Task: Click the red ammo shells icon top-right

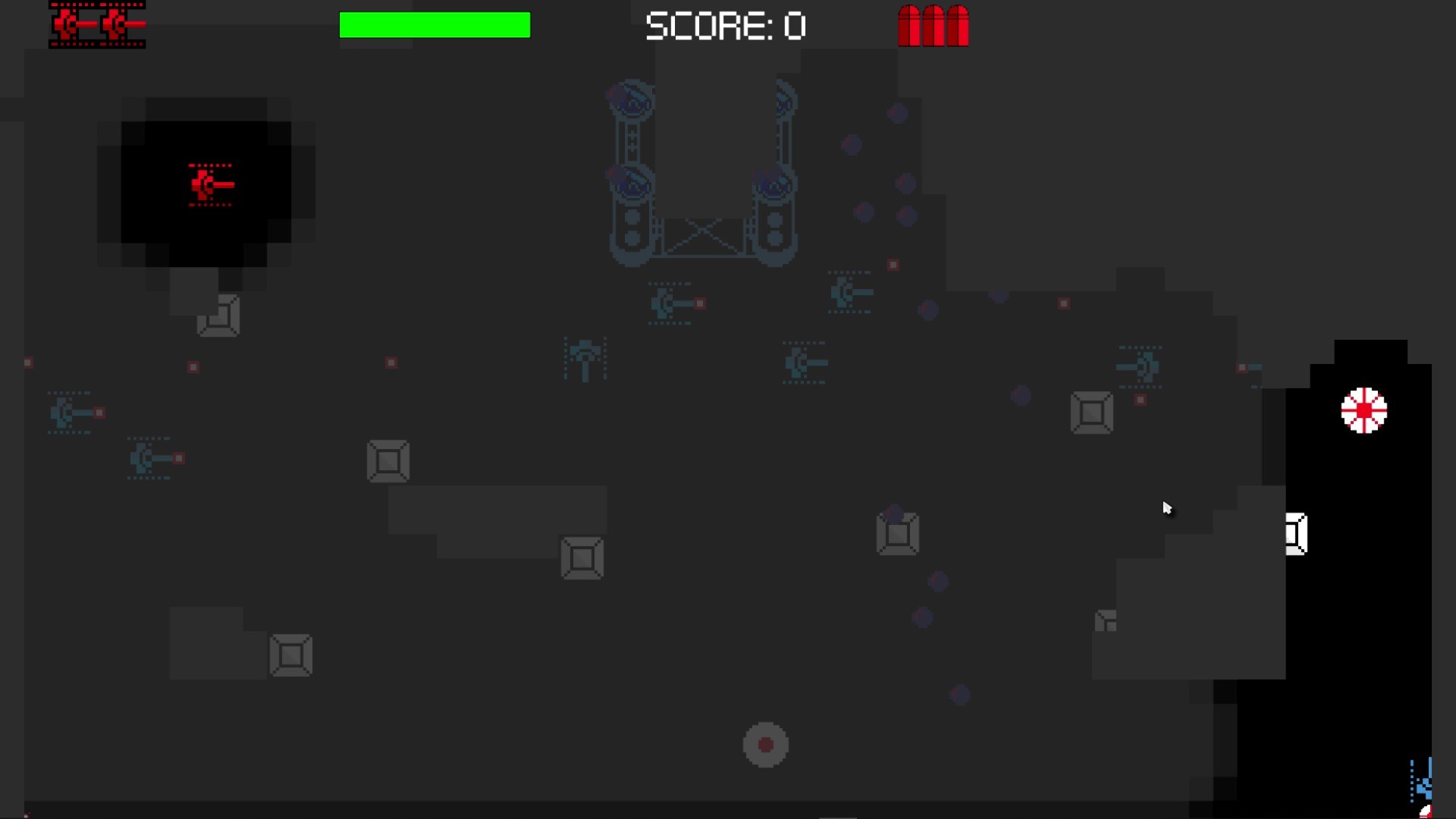Action: 933,26
